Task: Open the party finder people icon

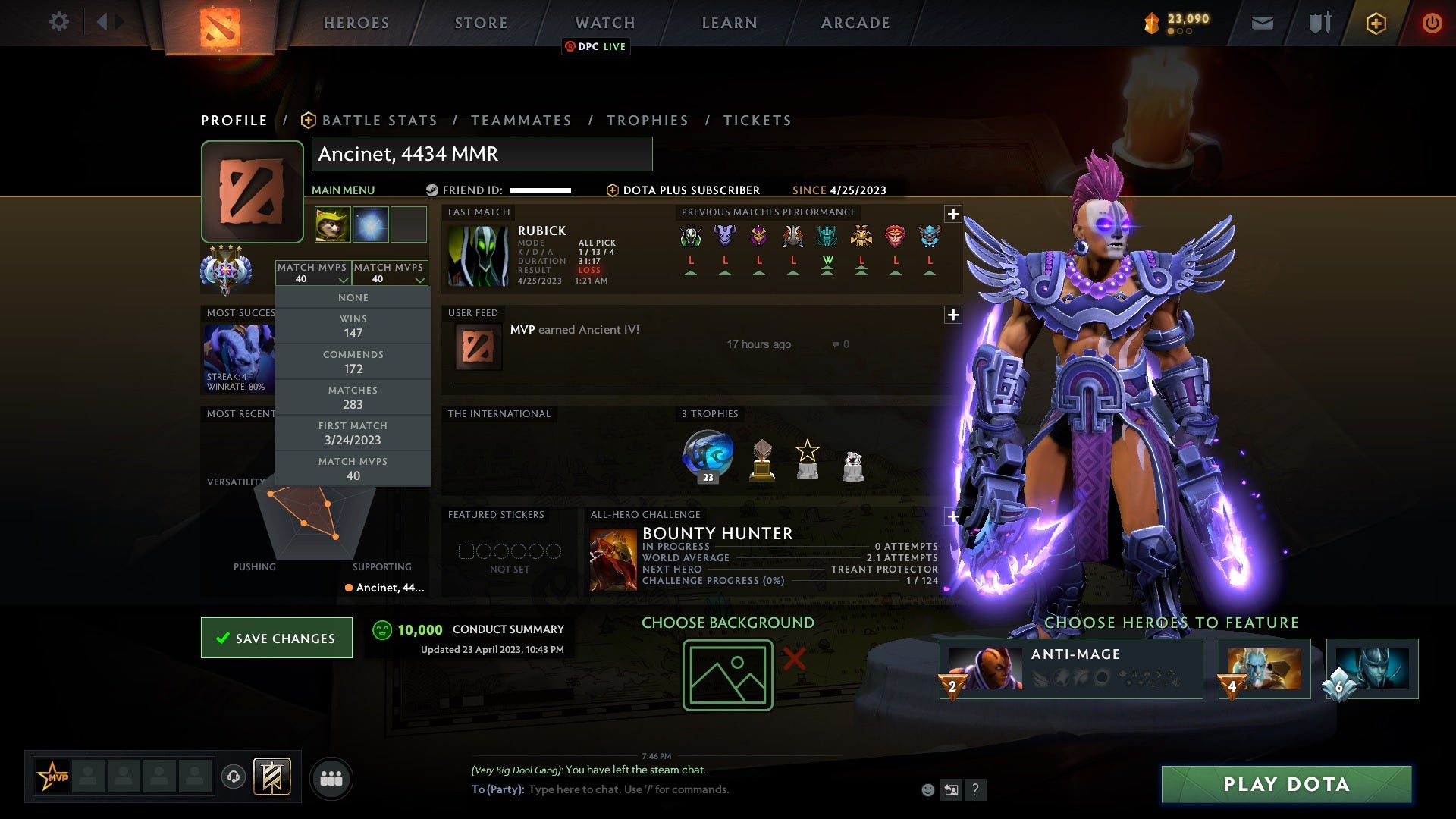Action: click(x=331, y=777)
